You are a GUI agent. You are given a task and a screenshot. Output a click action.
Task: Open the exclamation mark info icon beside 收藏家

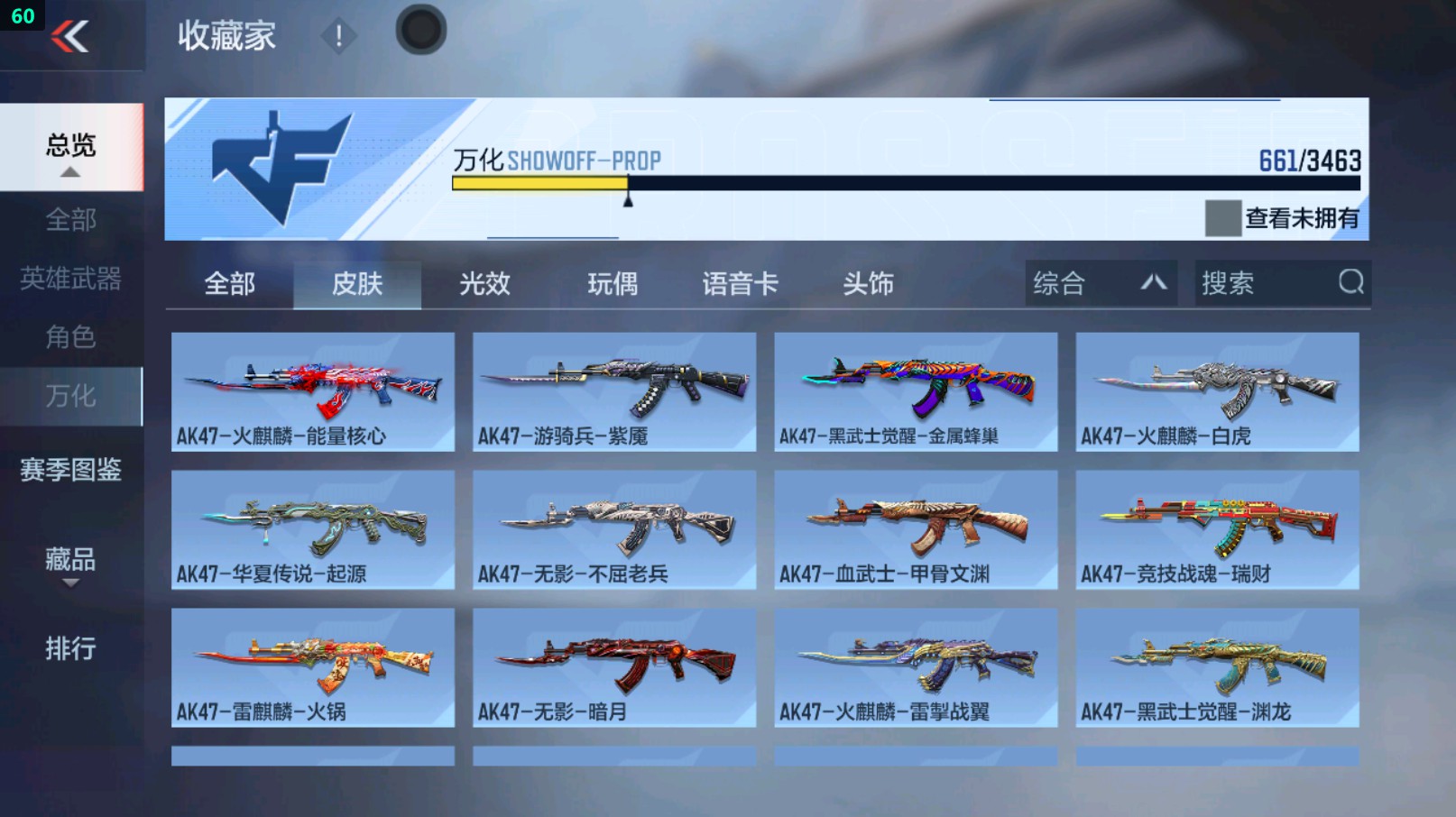(x=339, y=38)
